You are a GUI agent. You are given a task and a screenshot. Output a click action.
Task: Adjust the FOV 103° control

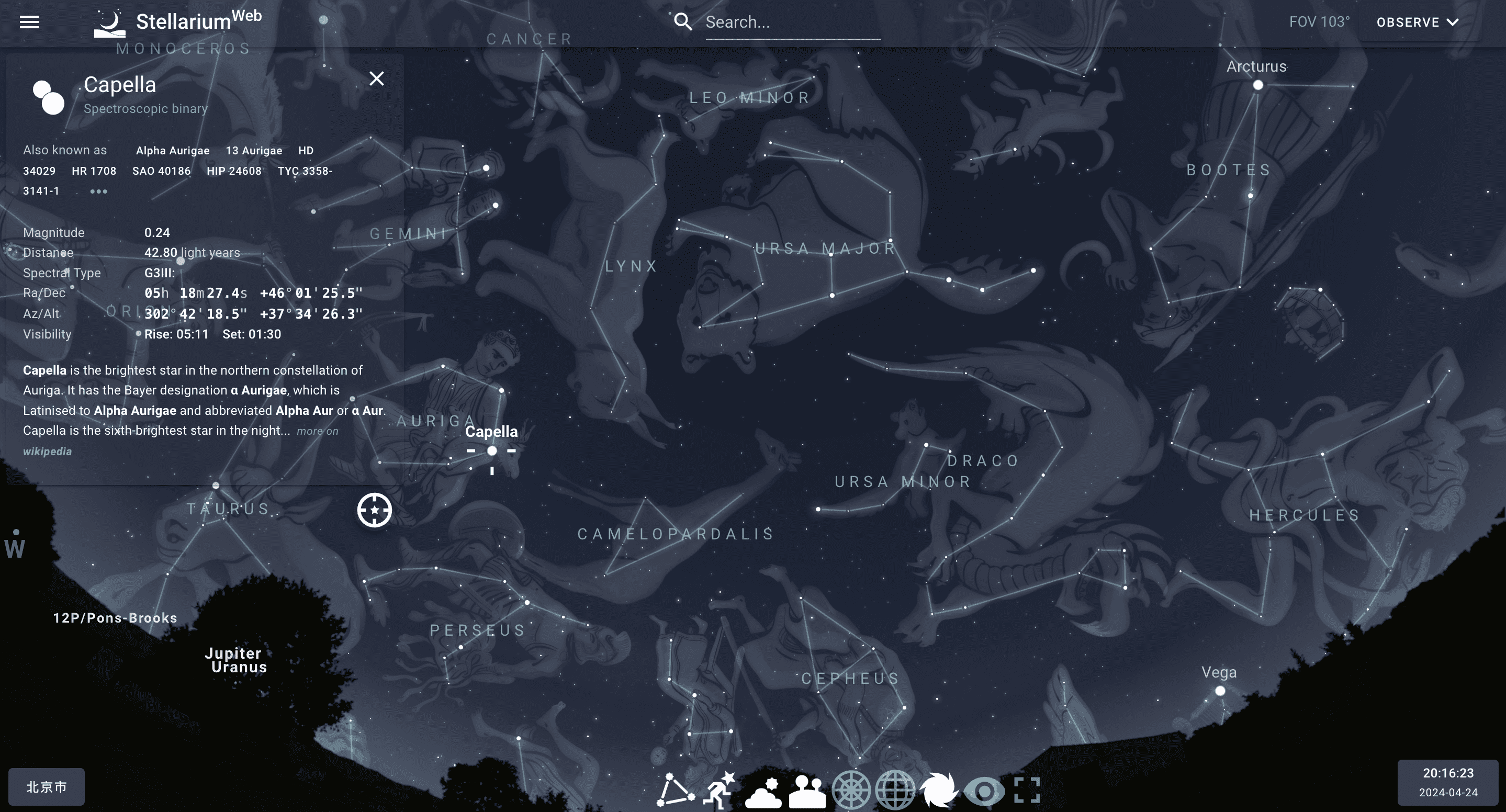[1318, 21]
